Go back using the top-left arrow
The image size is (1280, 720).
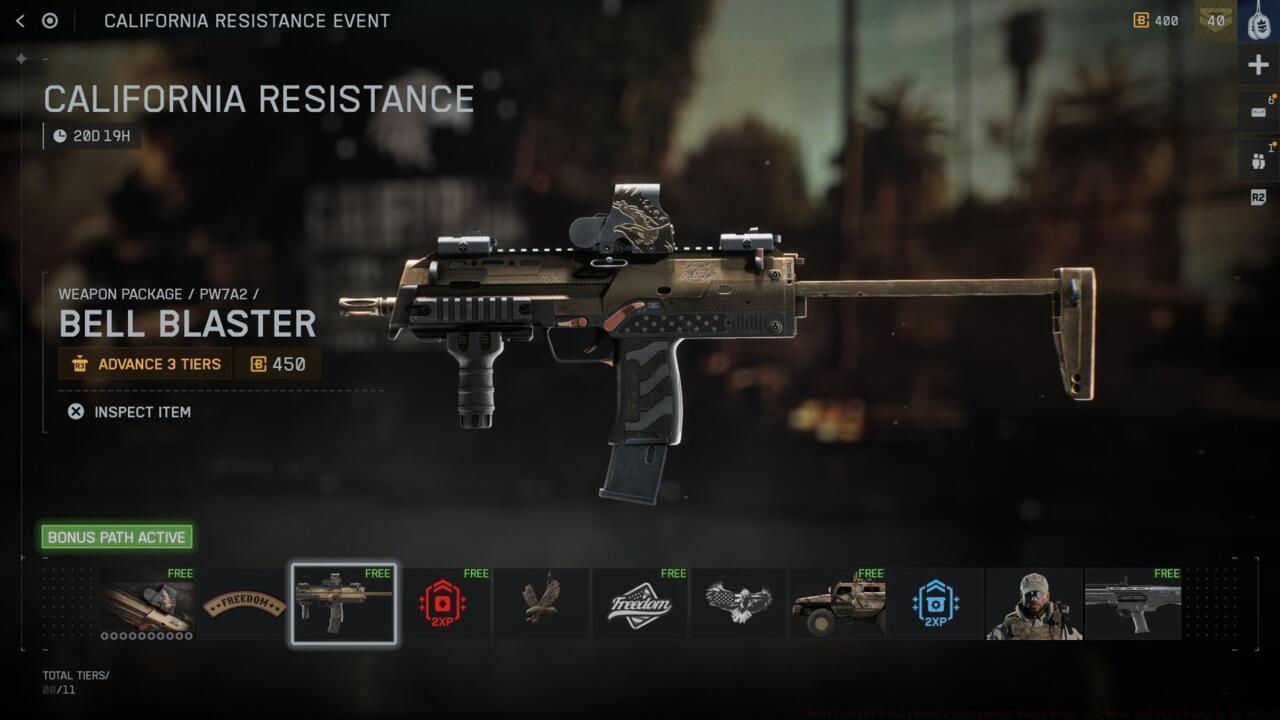[20, 21]
